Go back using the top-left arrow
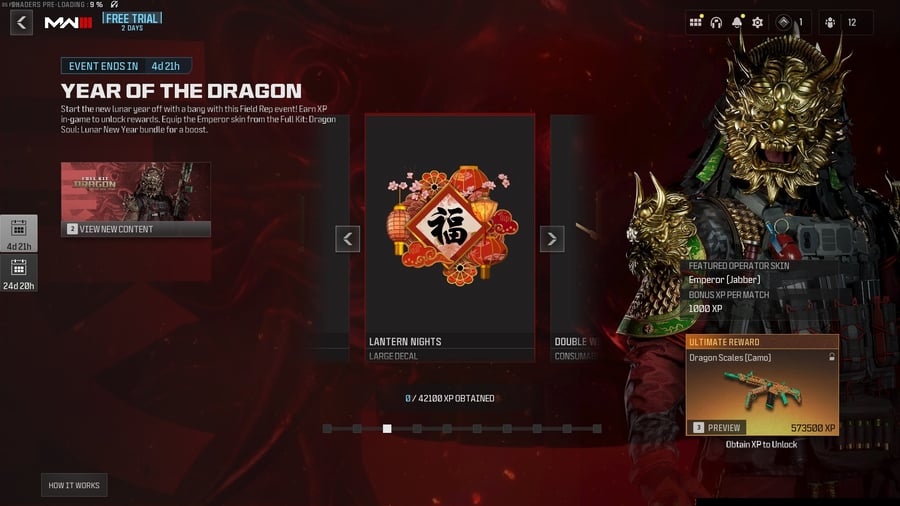 [21, 22]
